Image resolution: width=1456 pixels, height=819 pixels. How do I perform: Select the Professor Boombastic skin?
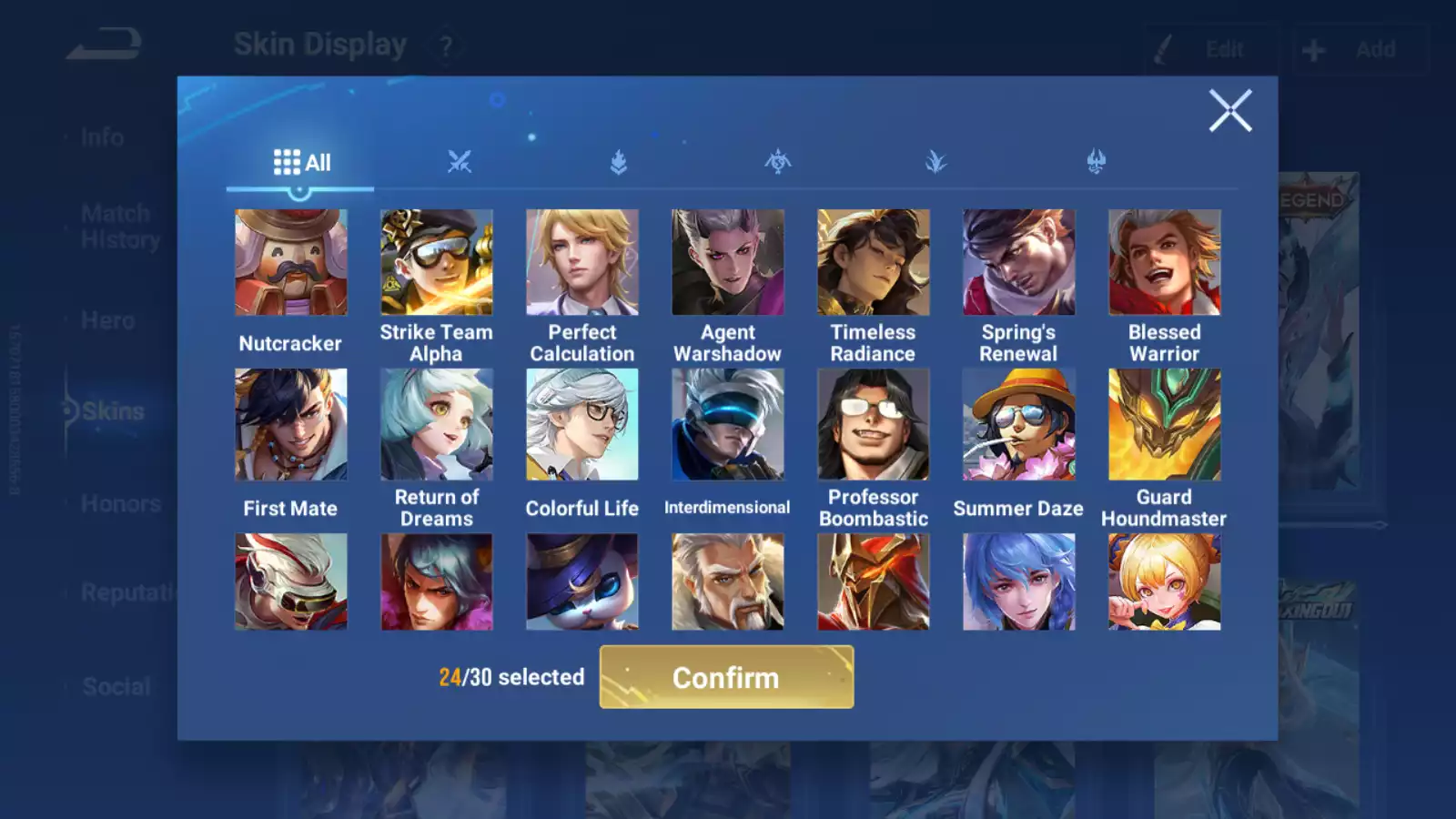[x=873, y=424]
